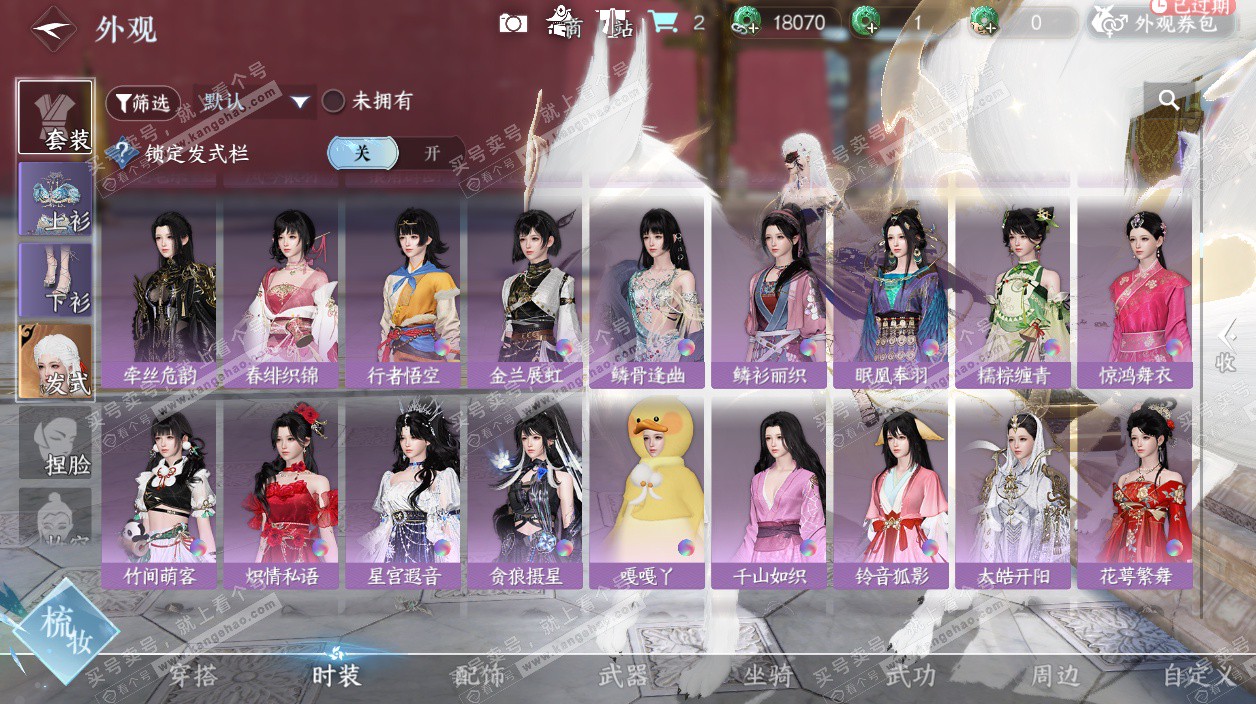
Task: Open the 坐骑 bottom tab
Action: click(x=768, y=676)
